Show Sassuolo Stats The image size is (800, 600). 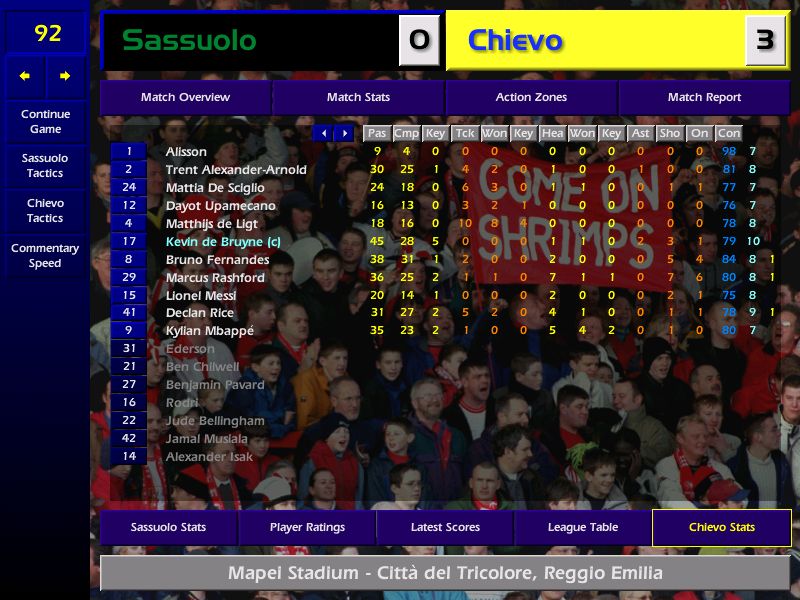click(x=168, y=527)
